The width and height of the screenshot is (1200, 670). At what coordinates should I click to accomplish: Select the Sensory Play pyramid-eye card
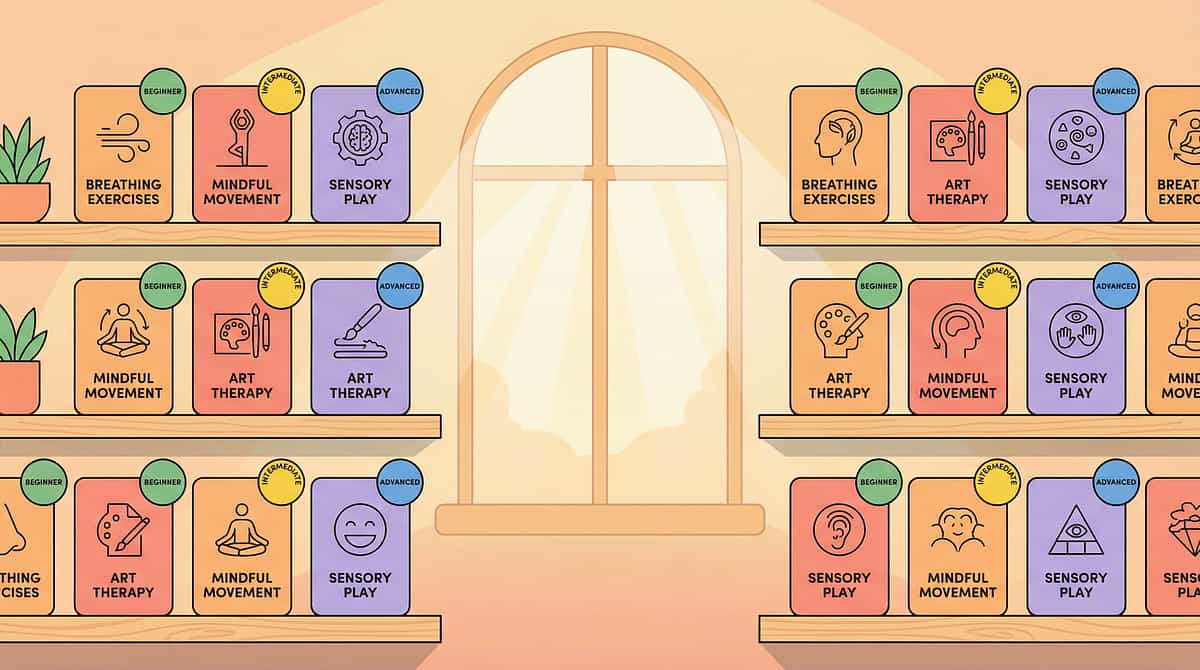pyautogui.click(x=1075, y=546)
